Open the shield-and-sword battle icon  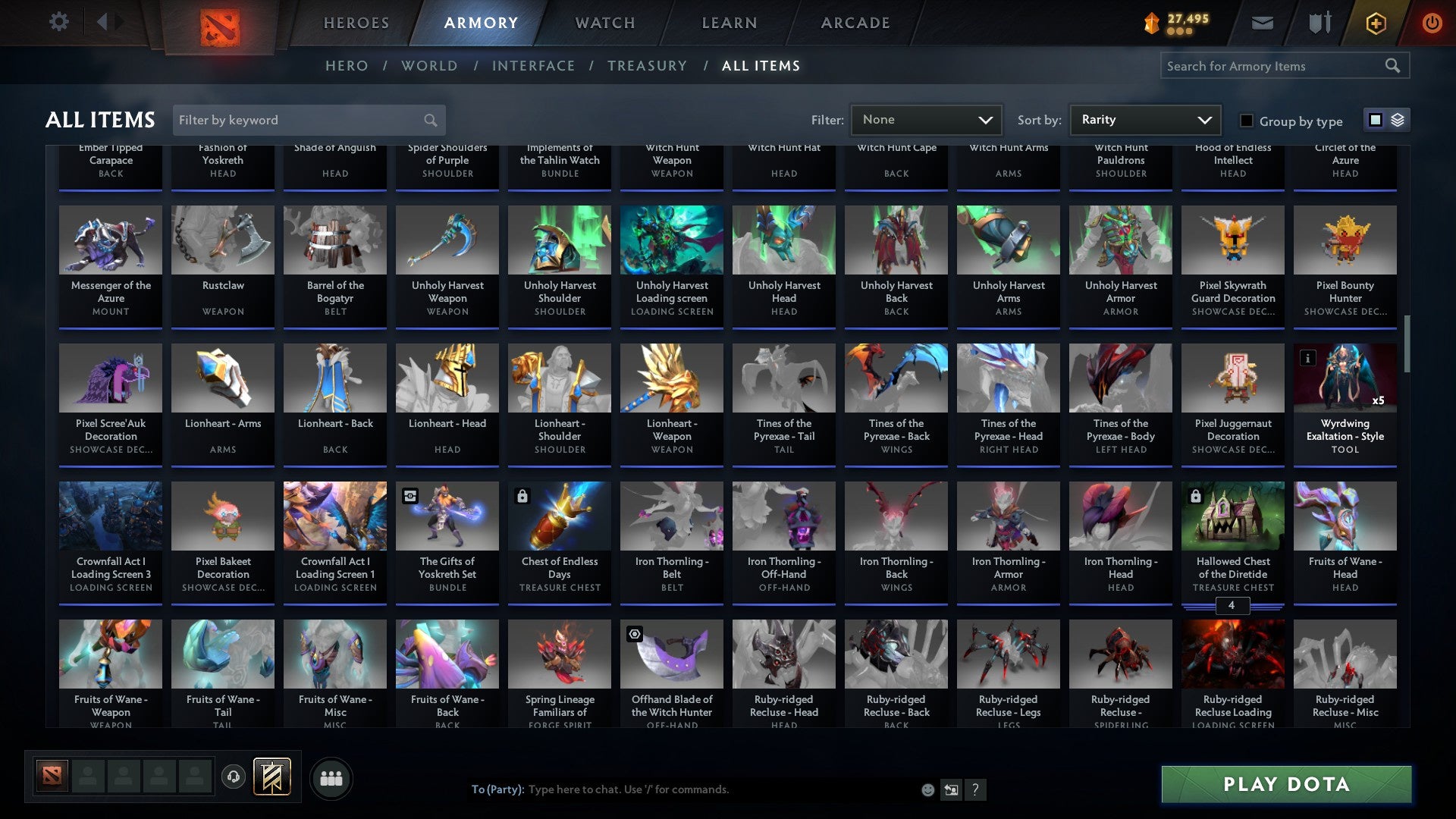point(1319,22)
